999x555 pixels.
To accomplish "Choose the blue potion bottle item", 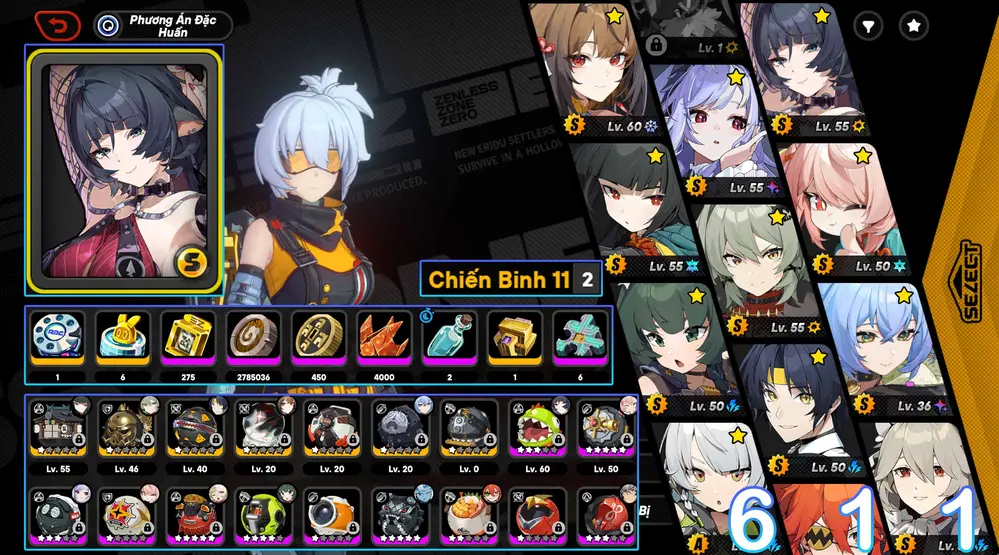I will point(449,338).
